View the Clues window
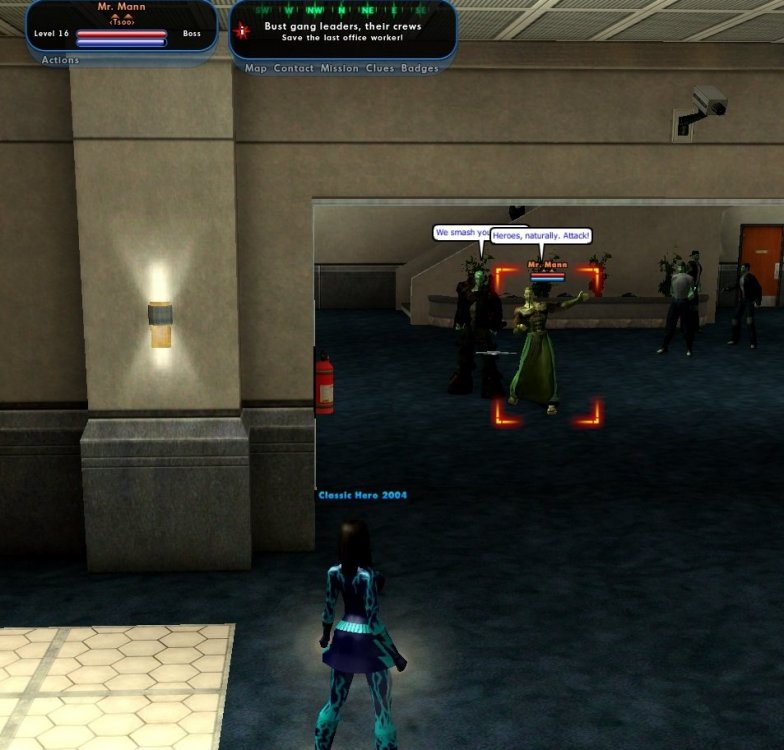Image resolution: width=784 pixels, height=750 pixels. point(378,69)
